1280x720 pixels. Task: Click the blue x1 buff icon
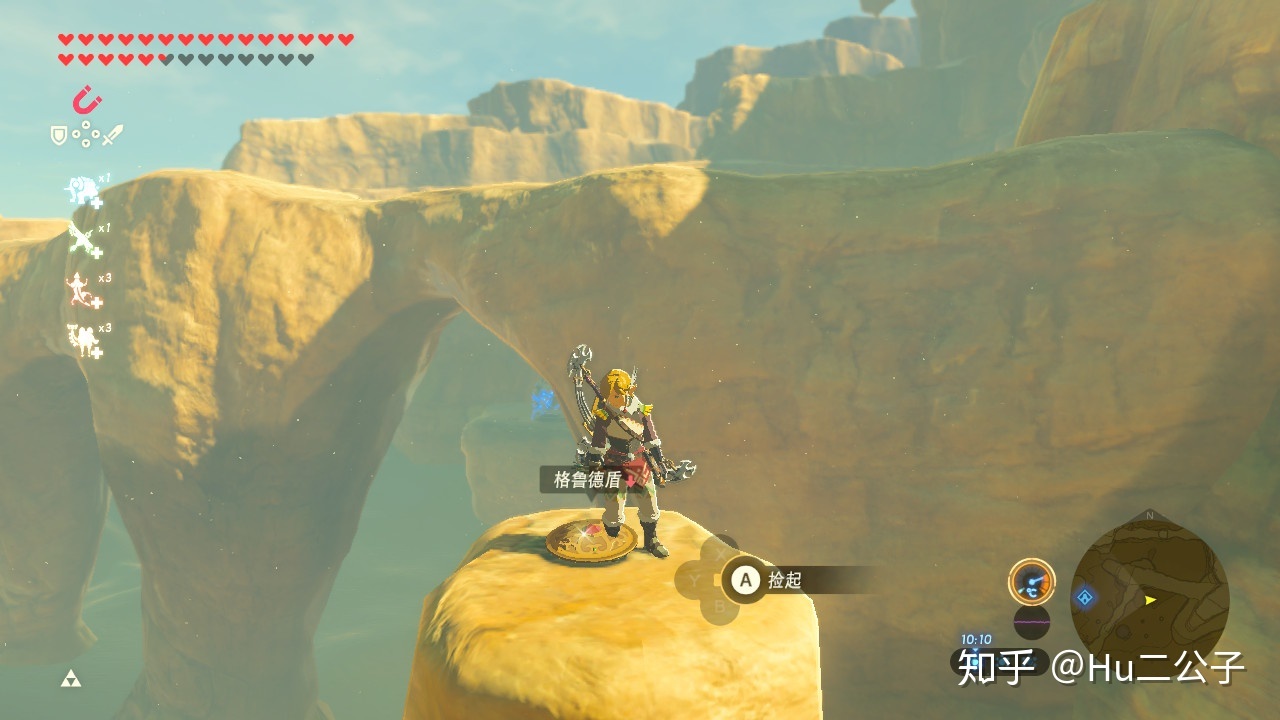pyautogui.click(x=82, y=190)
